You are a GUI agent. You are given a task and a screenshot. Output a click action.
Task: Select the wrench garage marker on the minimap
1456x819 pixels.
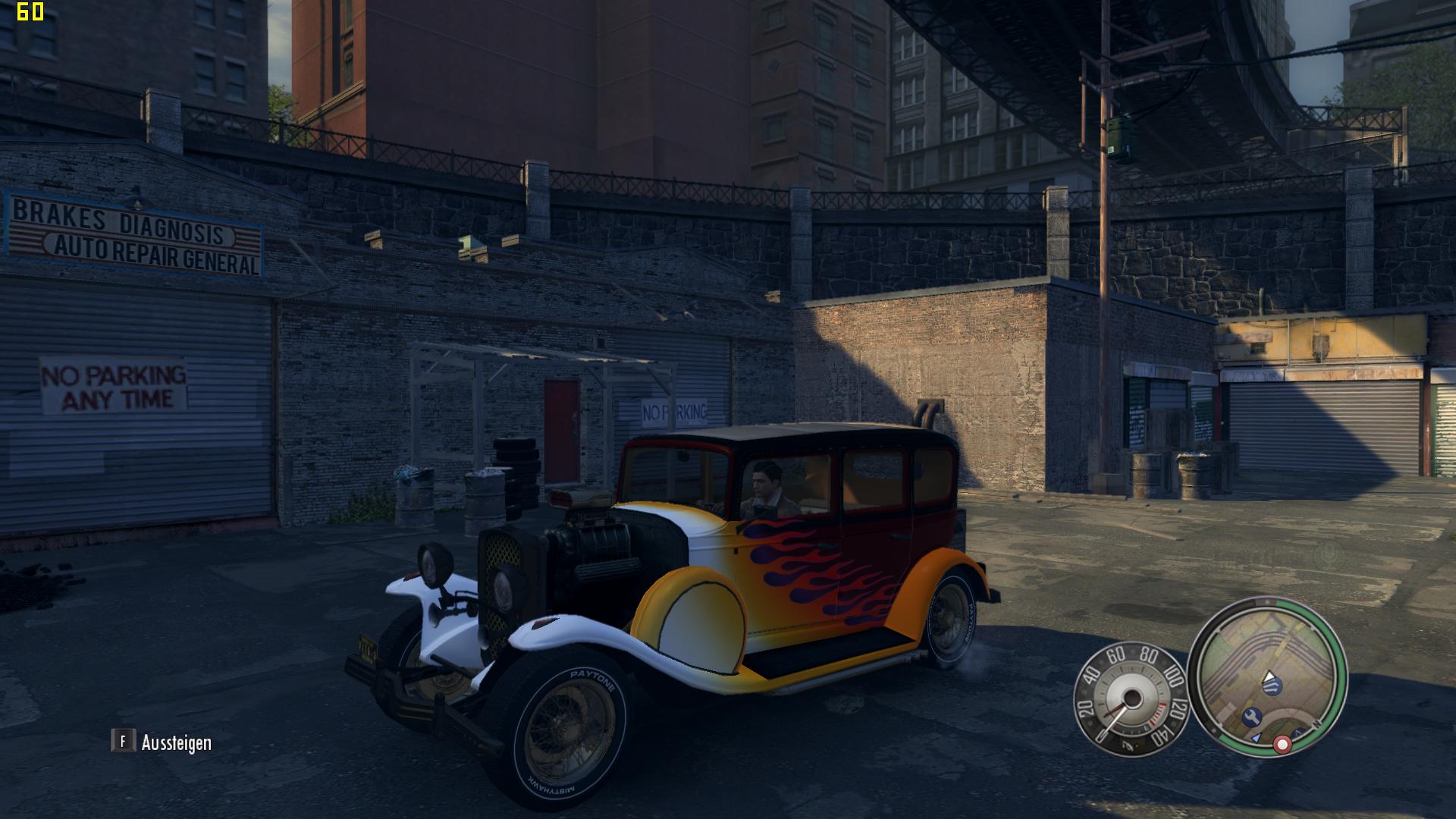1252,716
